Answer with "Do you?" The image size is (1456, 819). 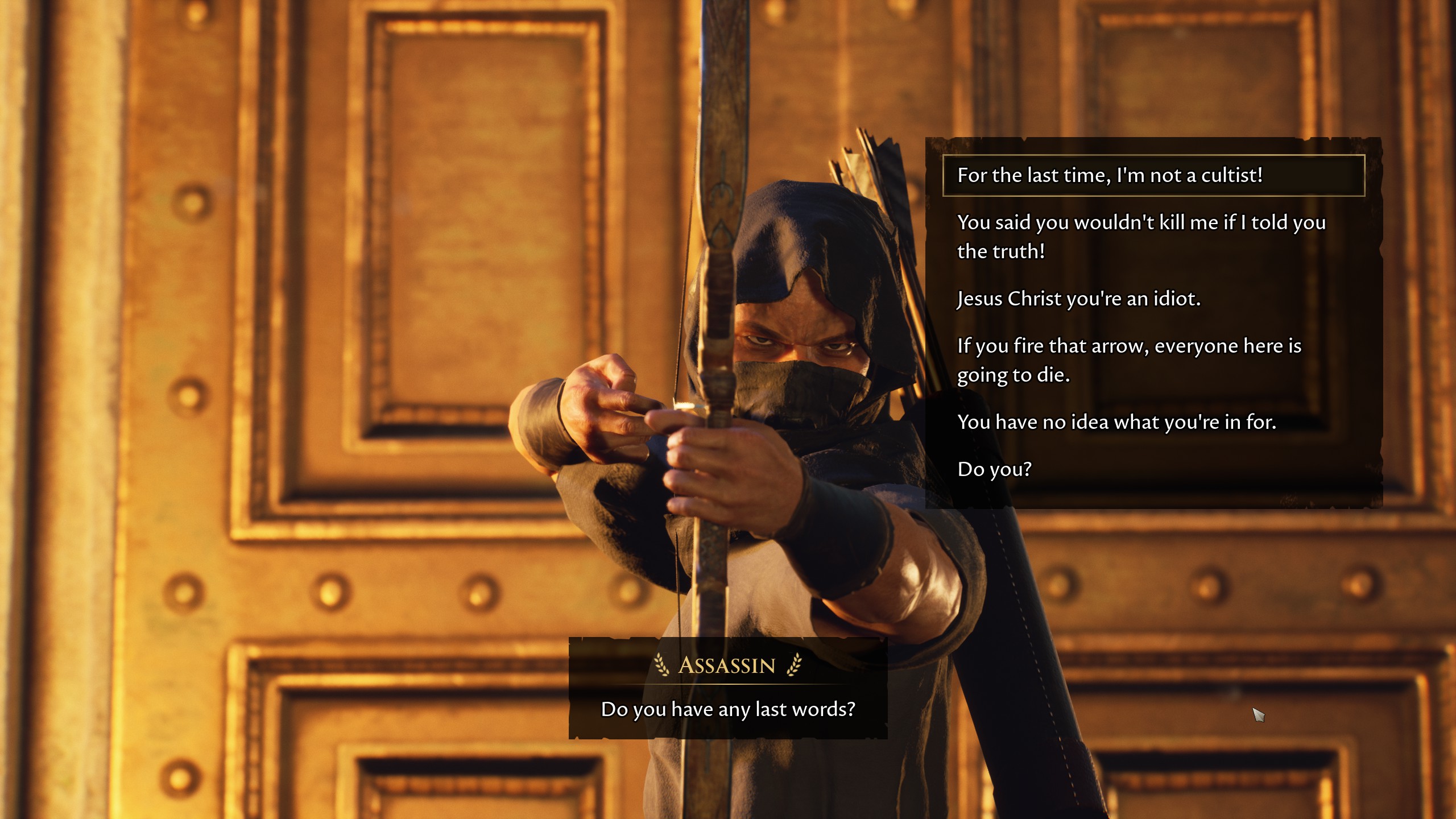pyautogui.click(x=994, y=469)
